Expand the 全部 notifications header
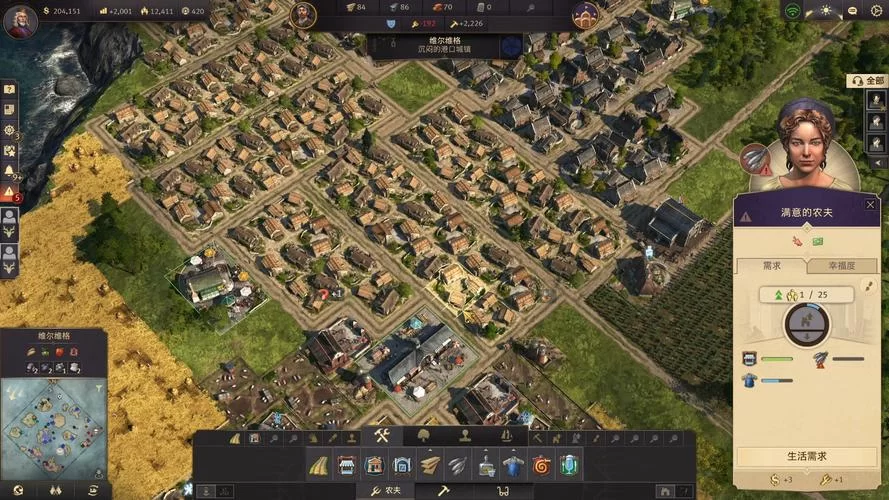The height and width of the screenshot is (500, 889). pyautogui.click(x=871, y=80)
